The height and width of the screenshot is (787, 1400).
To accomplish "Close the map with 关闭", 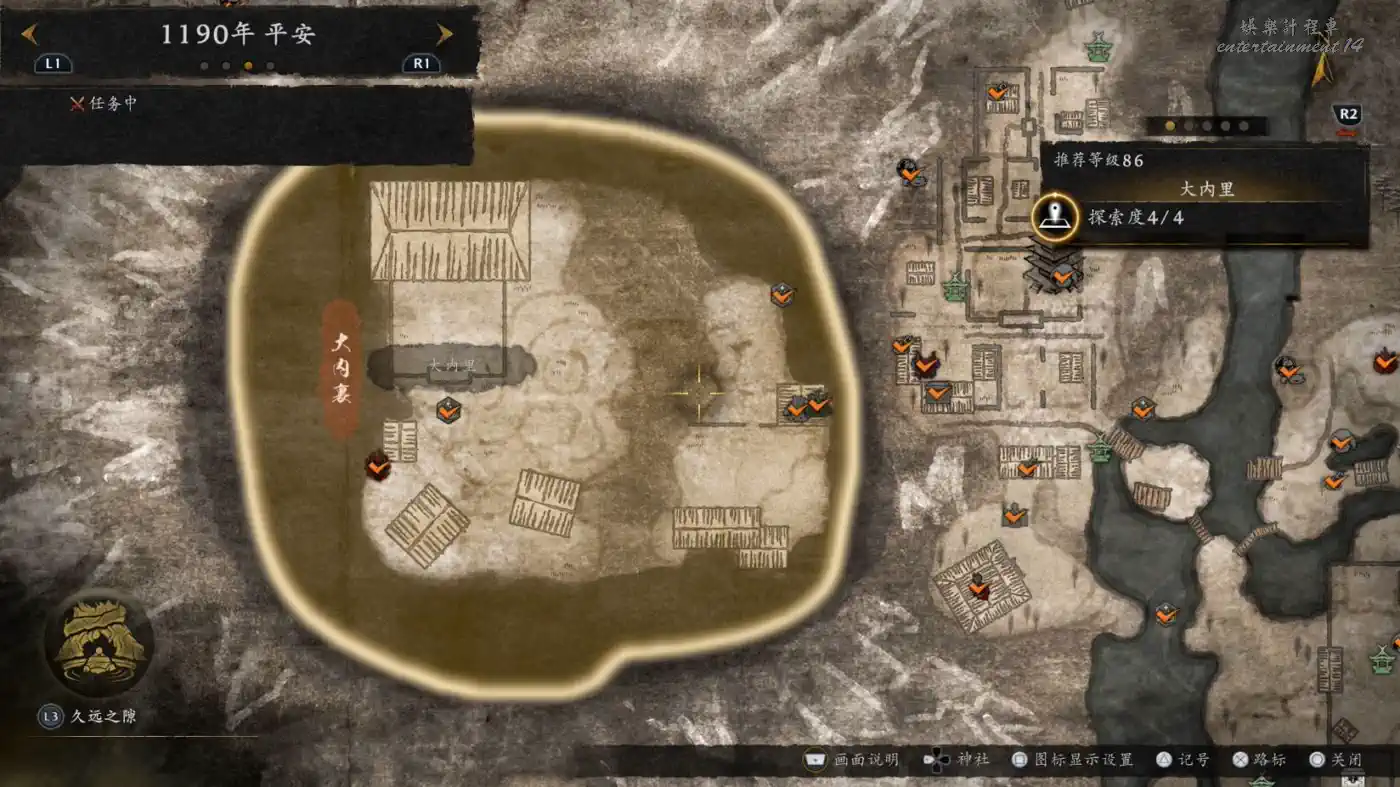I will (1337, 760).
